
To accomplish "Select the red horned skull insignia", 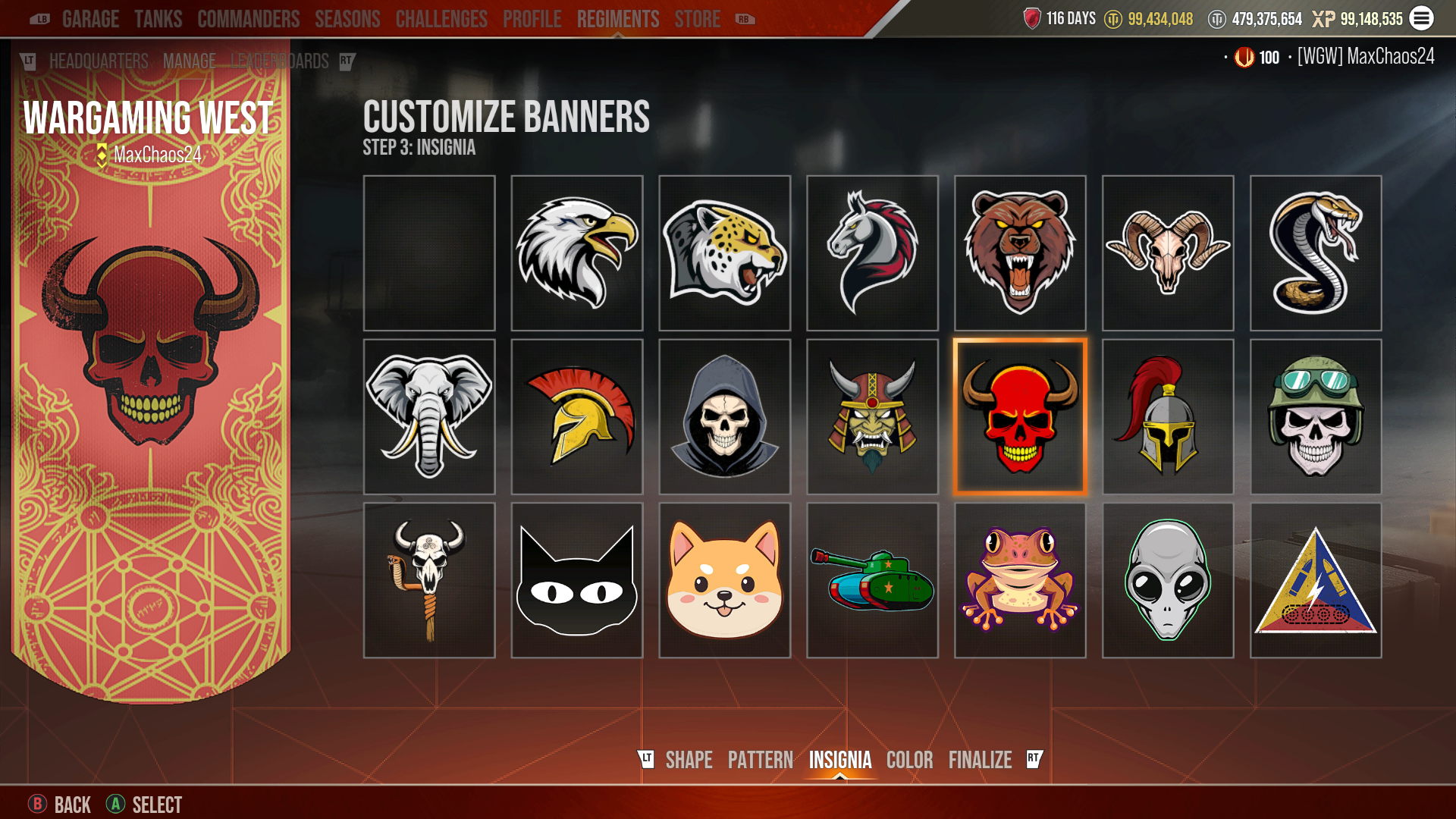I will point(1020,417).
